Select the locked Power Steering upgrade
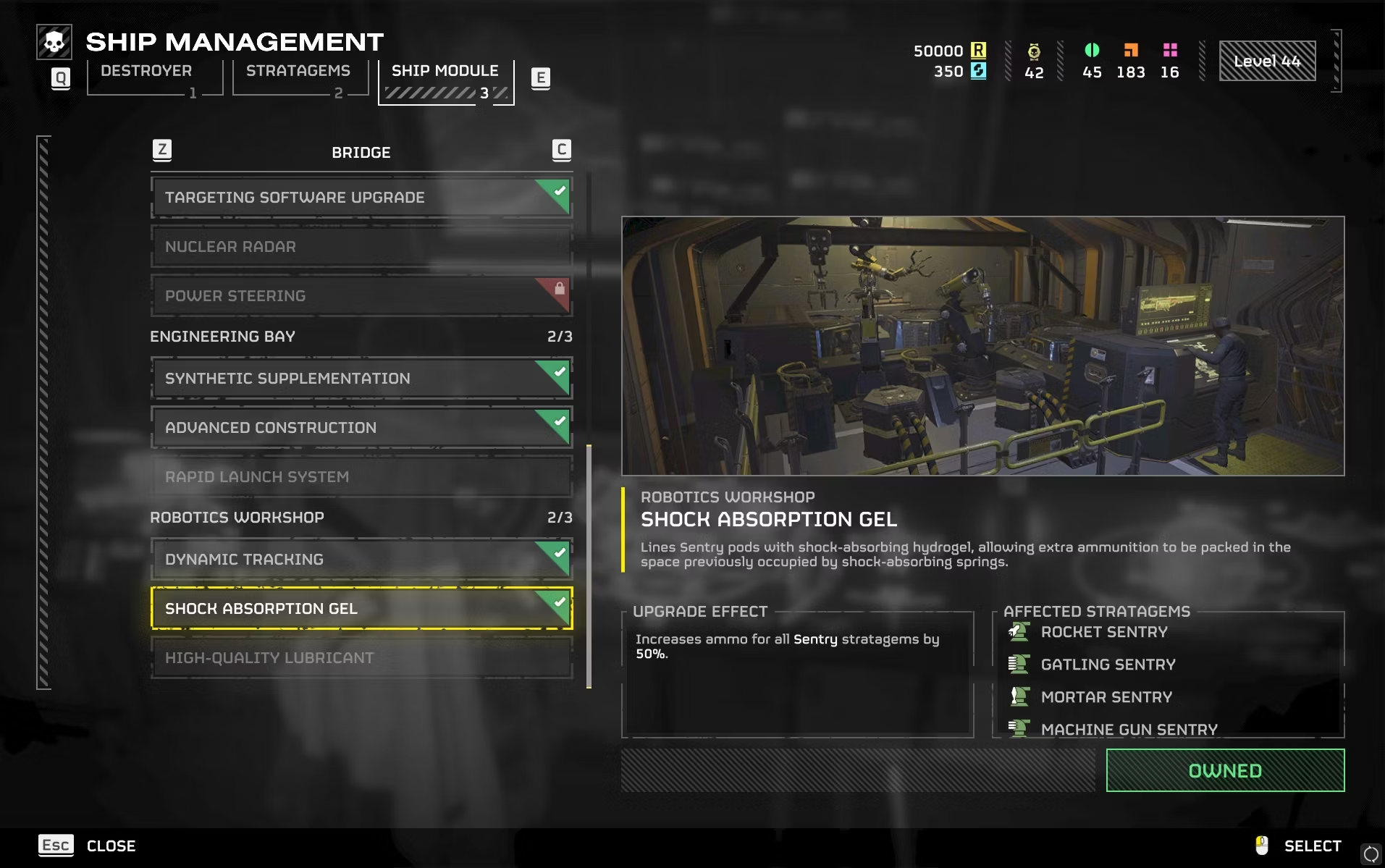The height and width of the screenshot is (868, 1385). (361, 296)
